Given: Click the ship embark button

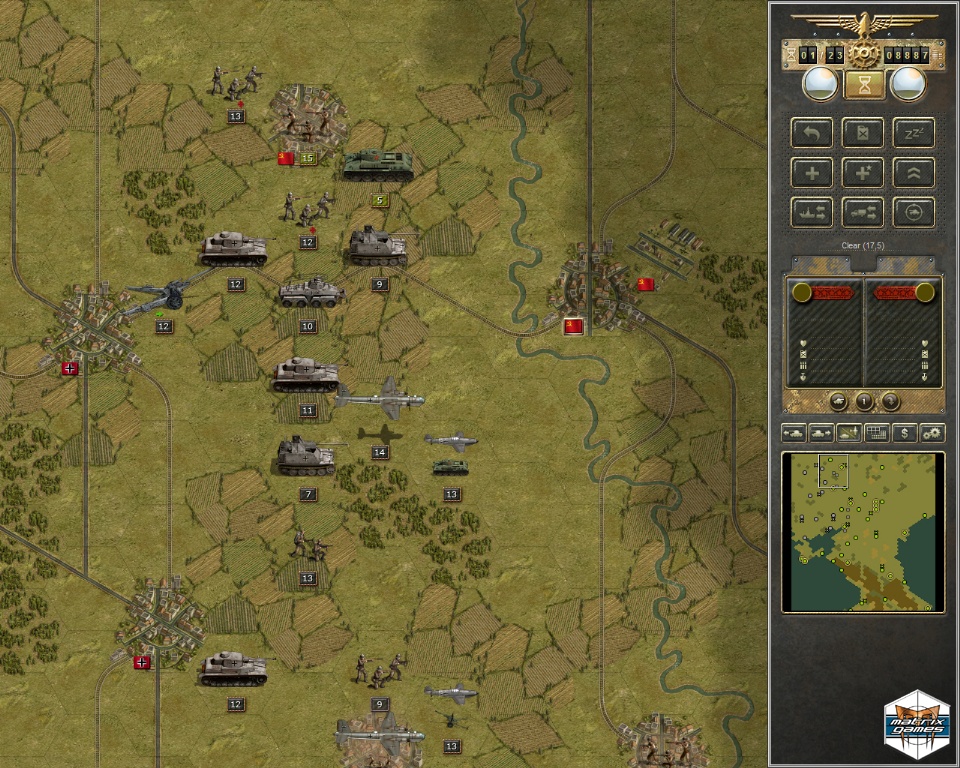Looking at the screenshot, I should tap(812, 211).
